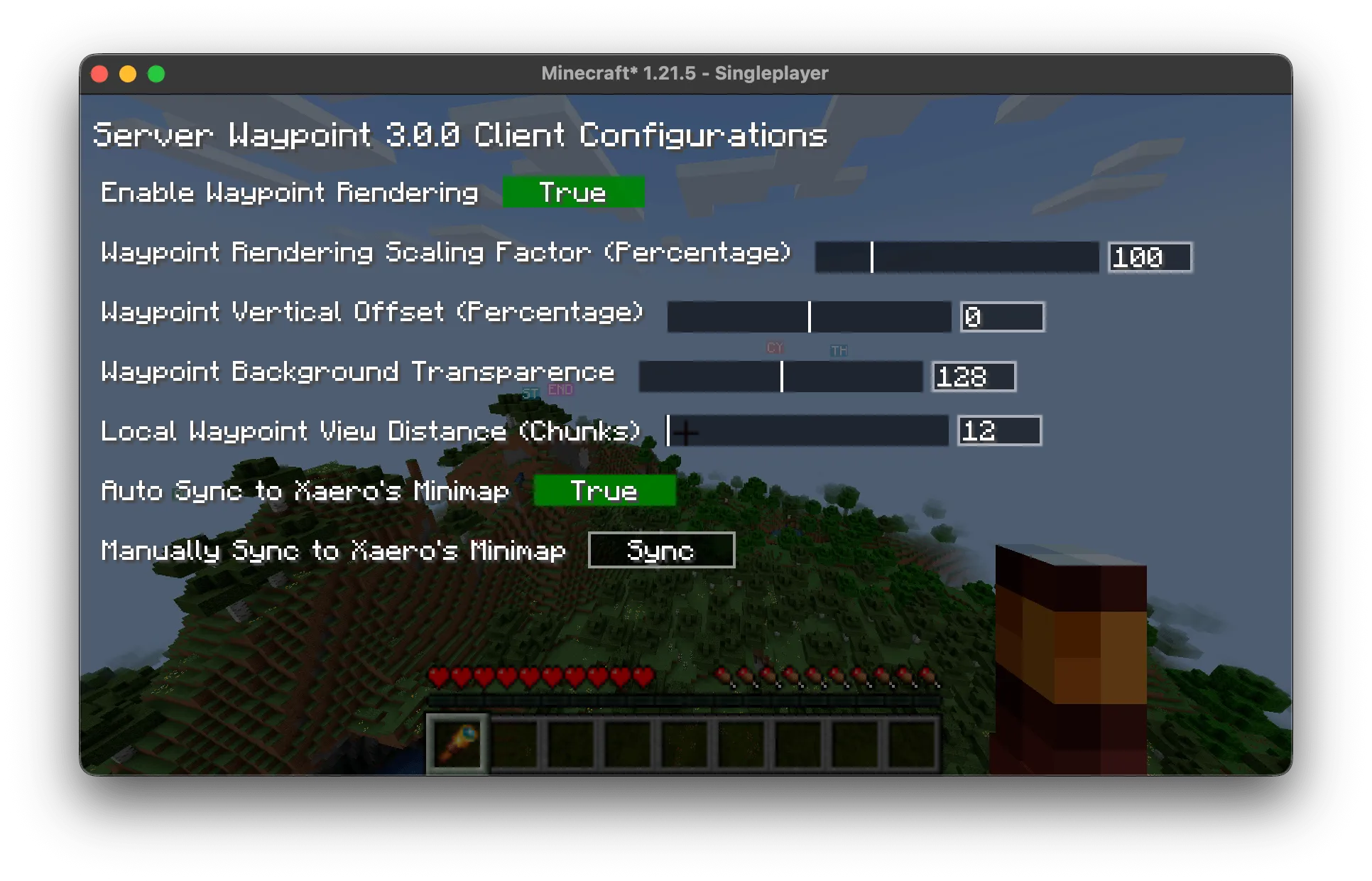This screenshot has width=1372, height=881.
Task: Select the transparency field showing 128
Action: pyautogui.click(x=973, y=377)
